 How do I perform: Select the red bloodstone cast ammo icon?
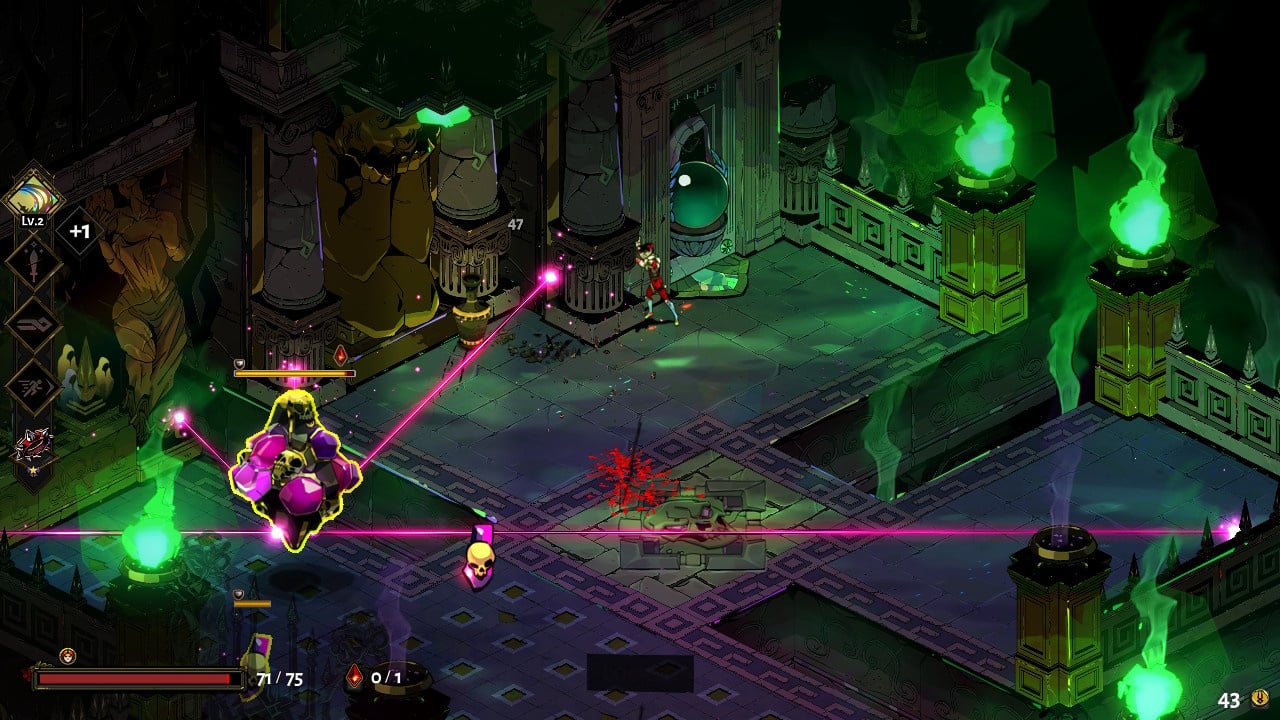click(355, 677)
